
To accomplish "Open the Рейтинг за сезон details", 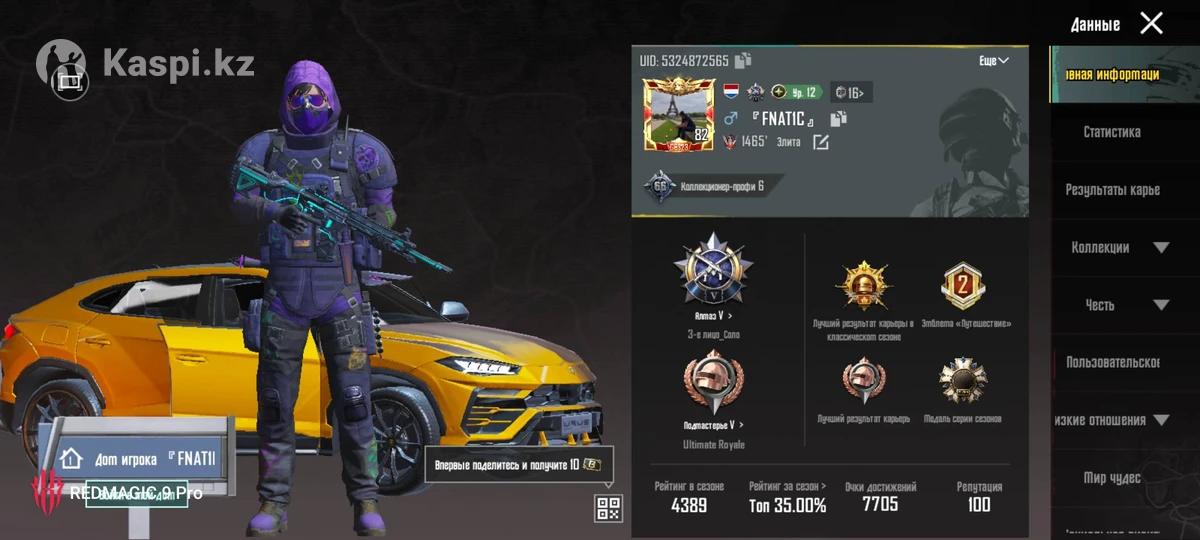I will [787, 496].
